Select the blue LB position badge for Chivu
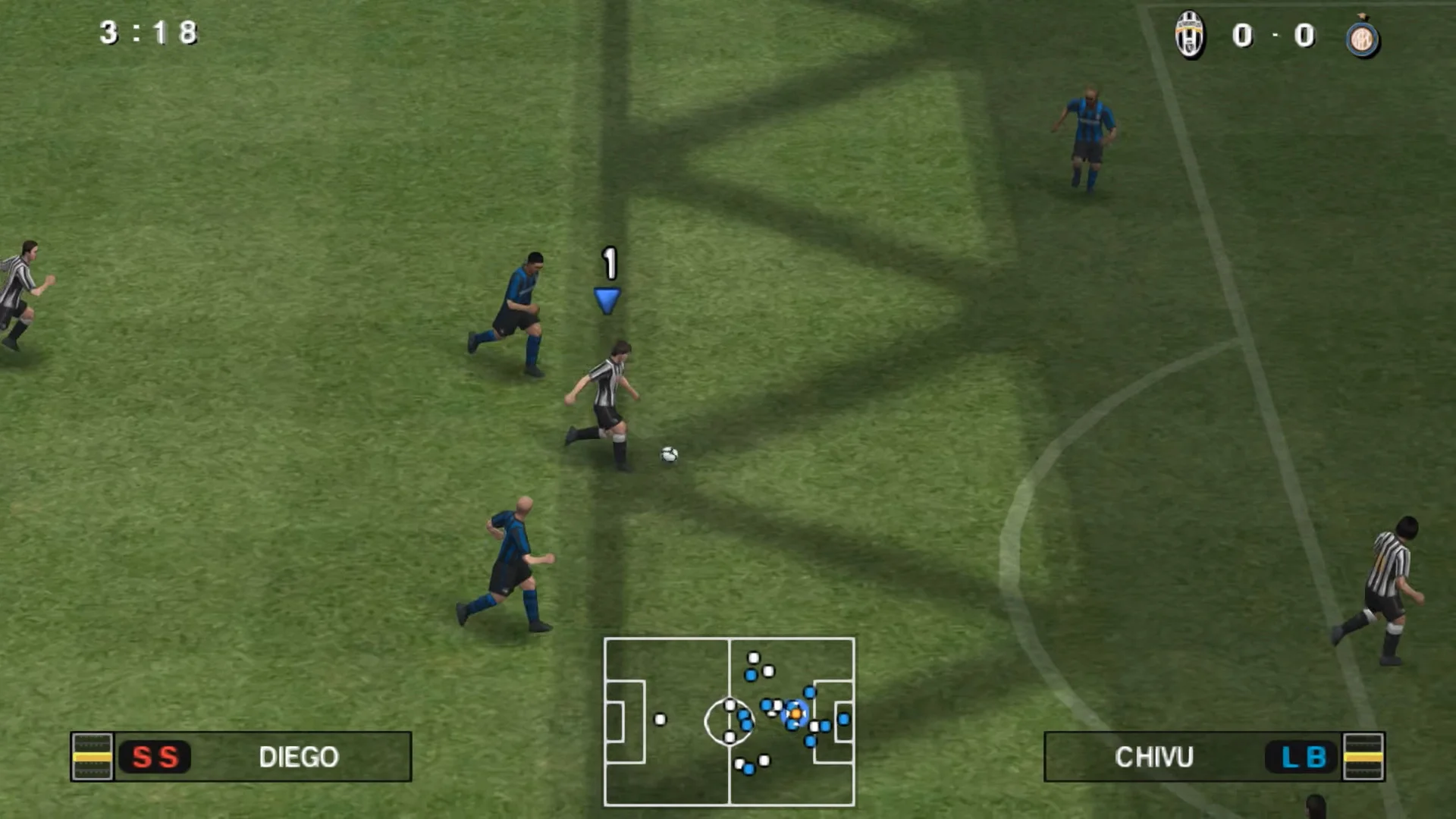Screen dimensions: 1456x819 click(1300, 757)
